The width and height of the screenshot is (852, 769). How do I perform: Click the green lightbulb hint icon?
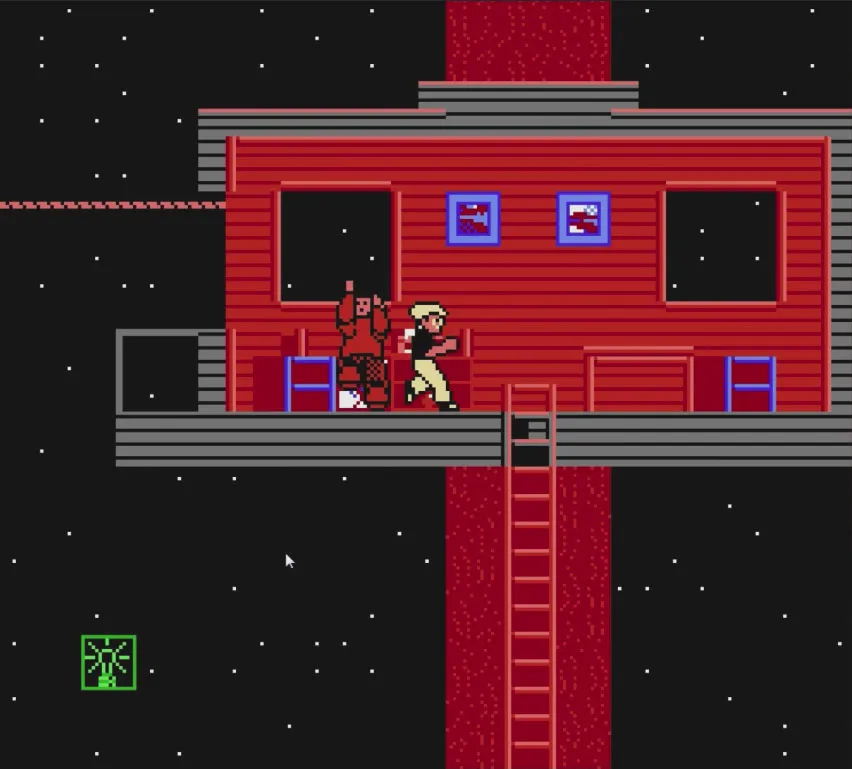pos(108,662)
